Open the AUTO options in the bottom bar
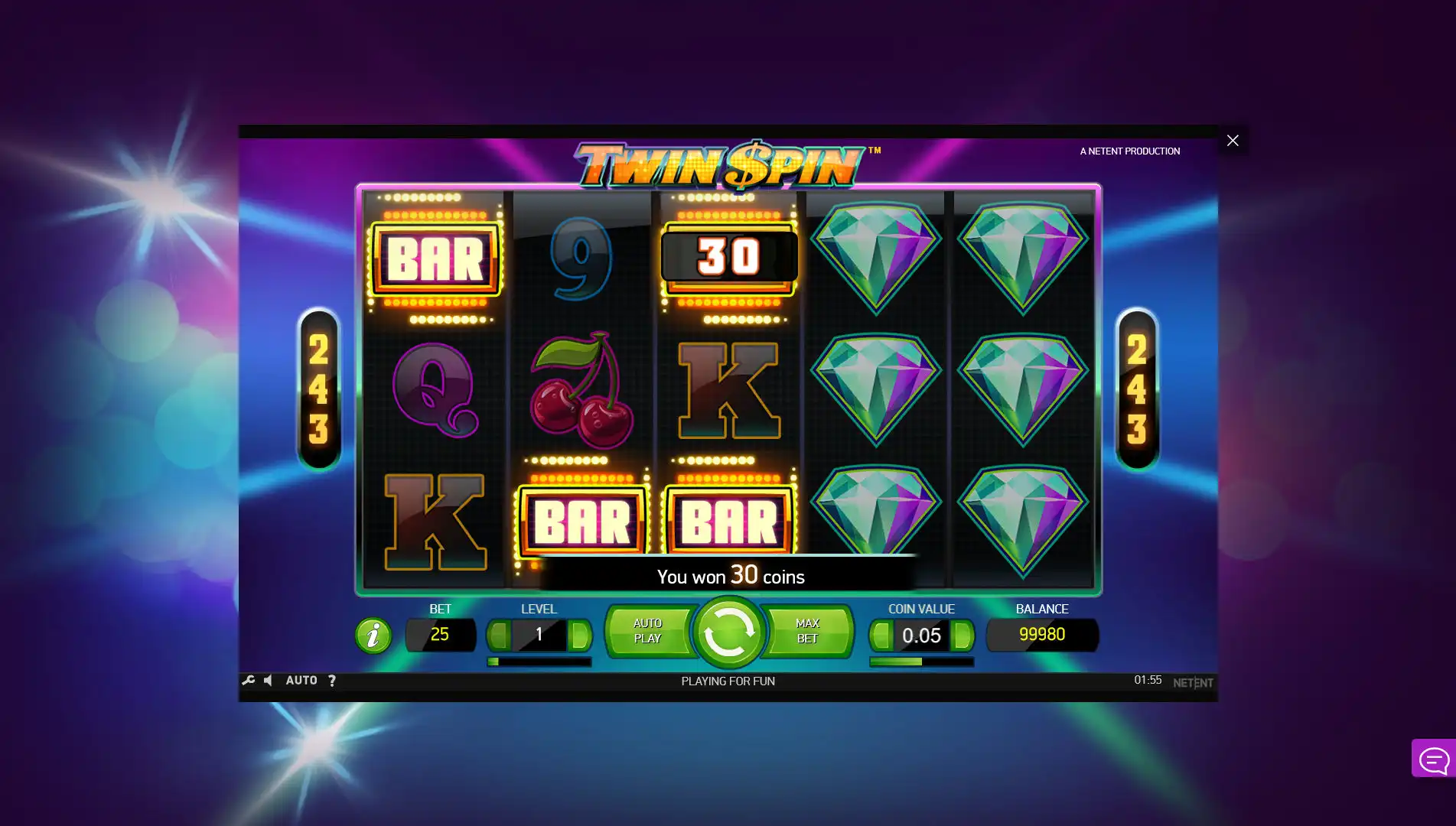This screenshot has height=826, width=1456. (x=301, y=680)
